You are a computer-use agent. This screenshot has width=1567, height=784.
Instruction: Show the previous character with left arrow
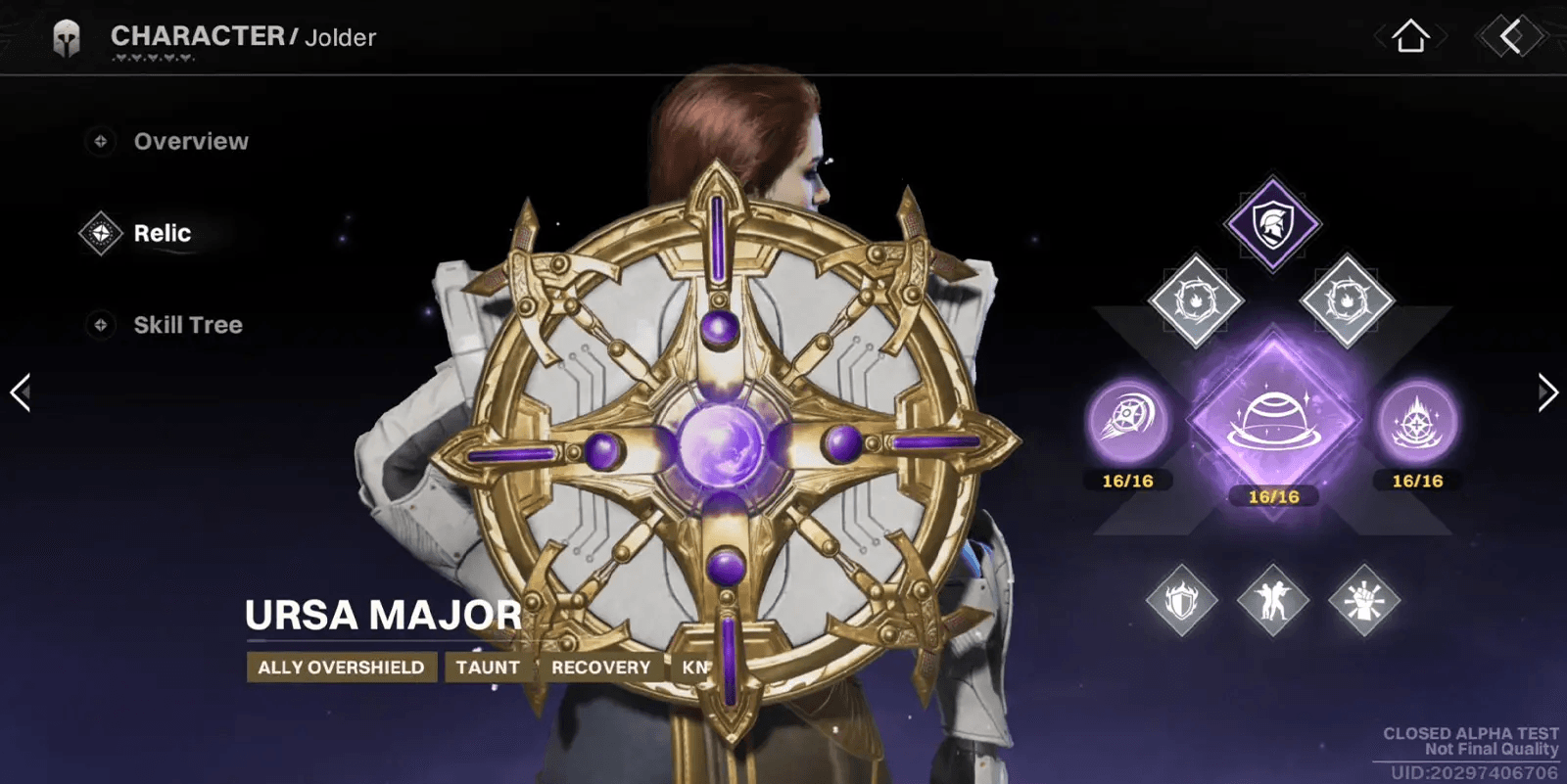click(21, 392)
